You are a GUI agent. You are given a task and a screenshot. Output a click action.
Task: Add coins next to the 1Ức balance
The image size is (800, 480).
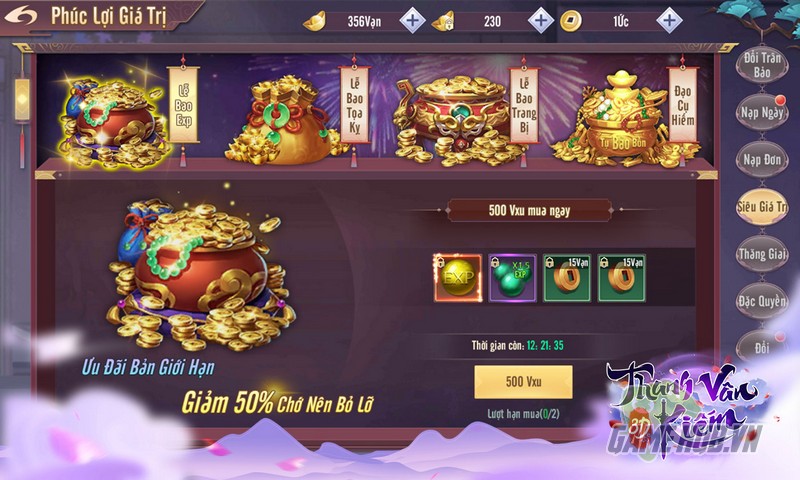pos(669,20)
